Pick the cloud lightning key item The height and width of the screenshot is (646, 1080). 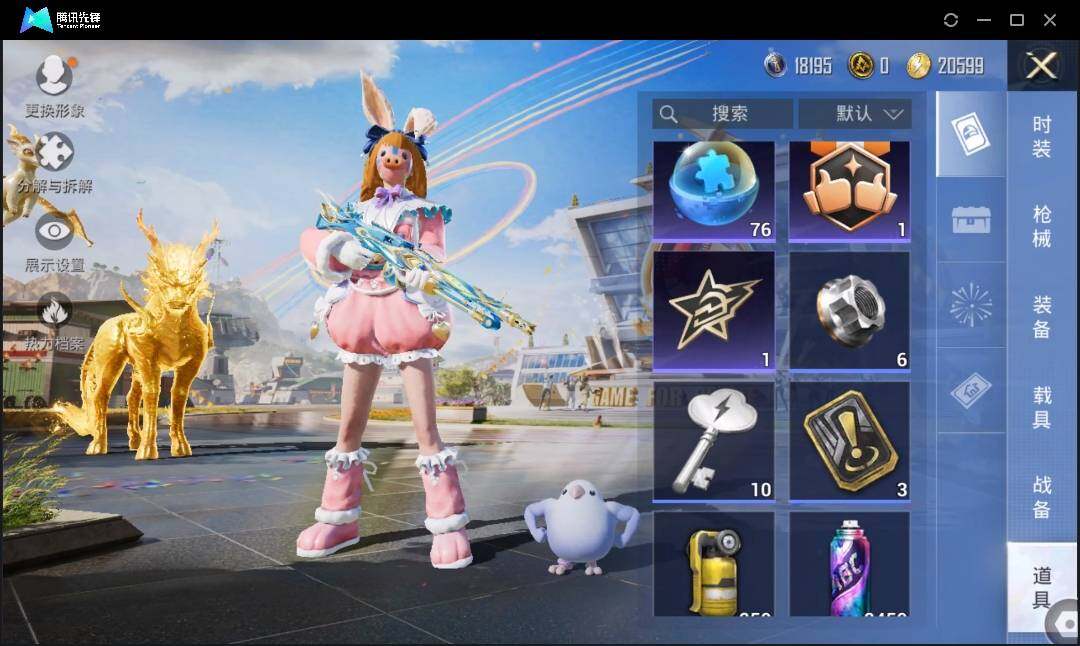click(714, 440)
